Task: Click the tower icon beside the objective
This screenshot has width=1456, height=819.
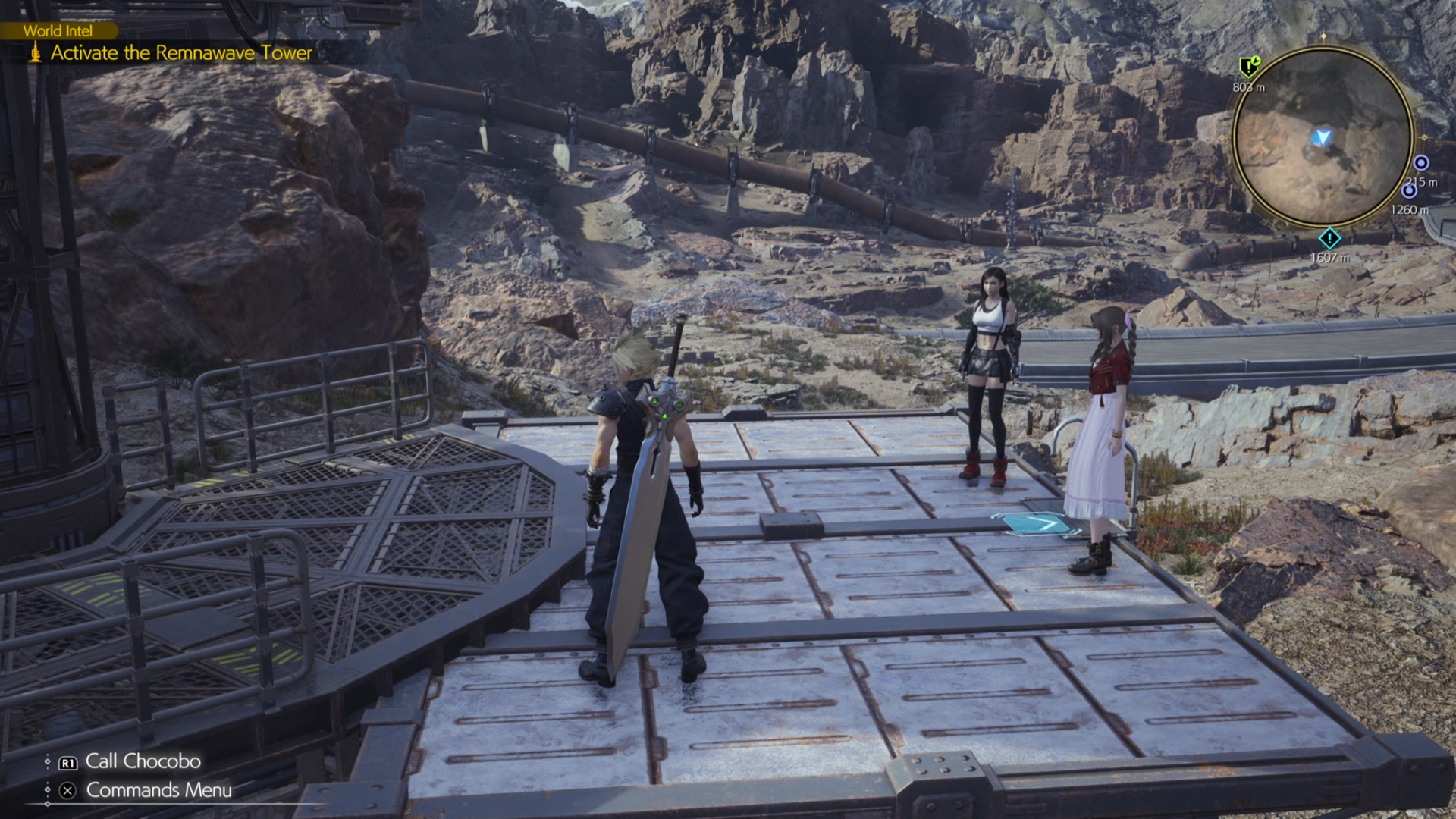Action: click(35, 52)
